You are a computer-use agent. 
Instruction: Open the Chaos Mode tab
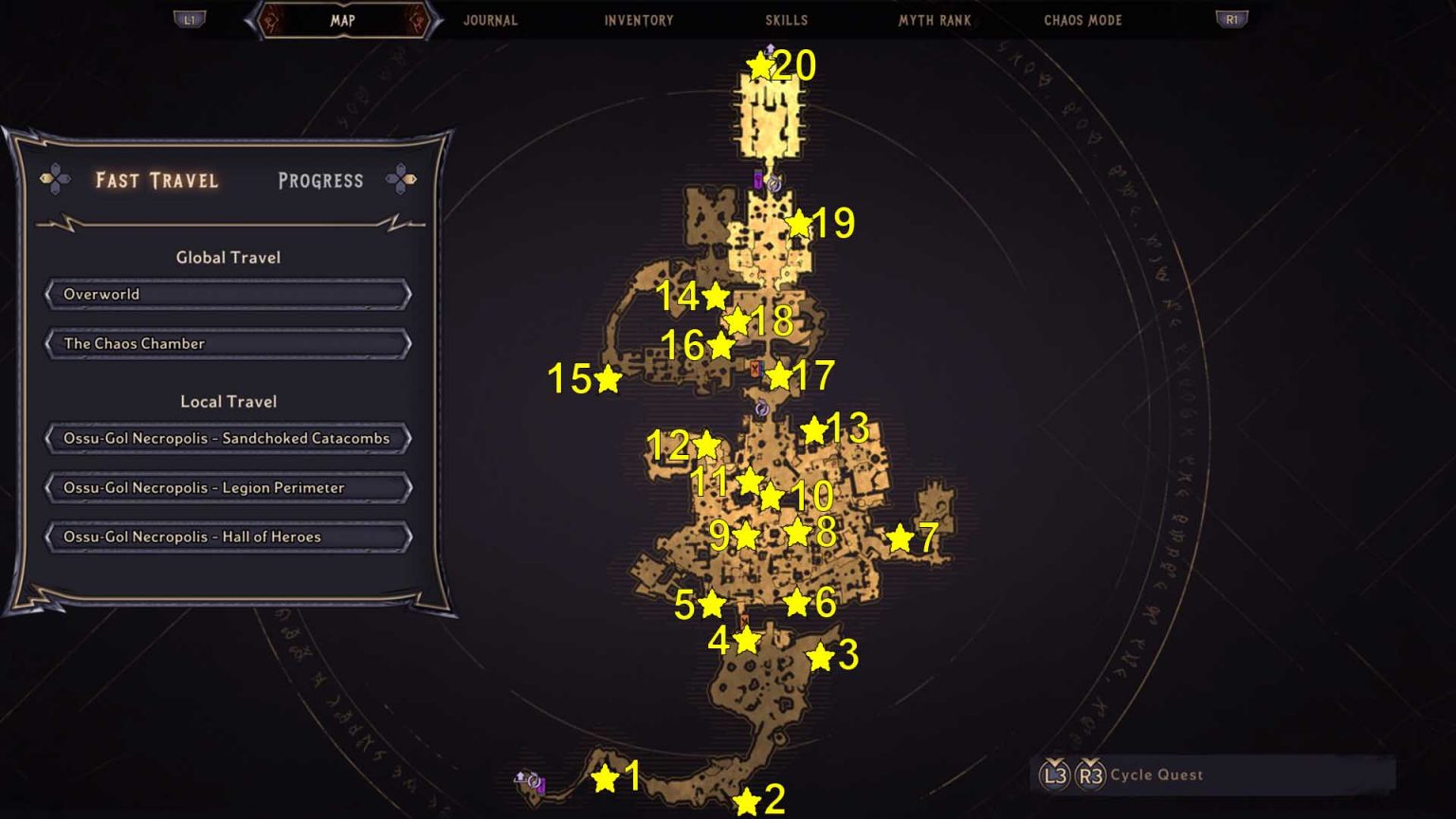click(x=1083, y=20)
